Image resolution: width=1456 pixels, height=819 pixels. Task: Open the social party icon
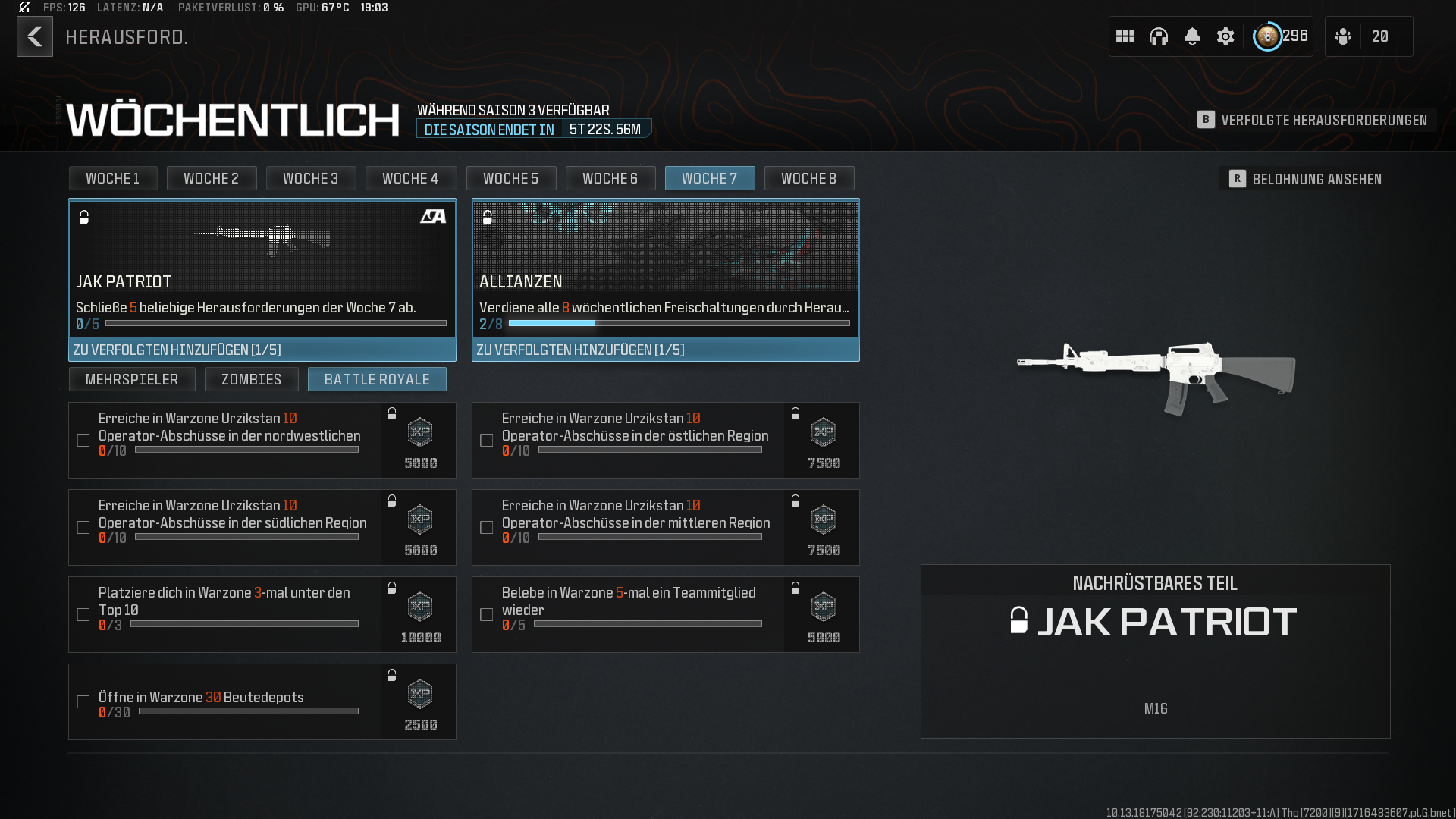[1343, 36]
